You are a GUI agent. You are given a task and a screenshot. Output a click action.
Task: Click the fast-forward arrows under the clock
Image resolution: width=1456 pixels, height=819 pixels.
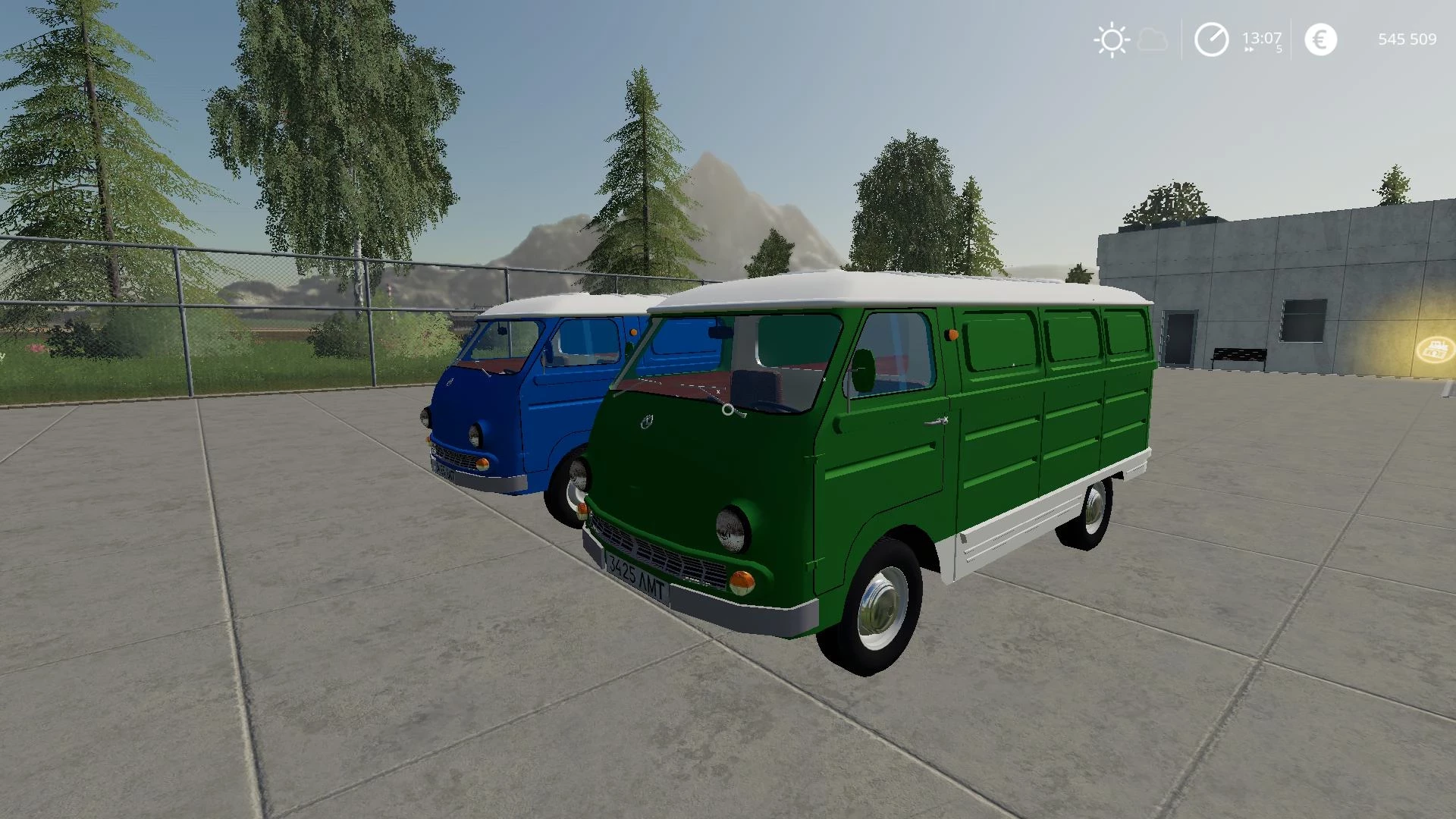[1248, 49]
